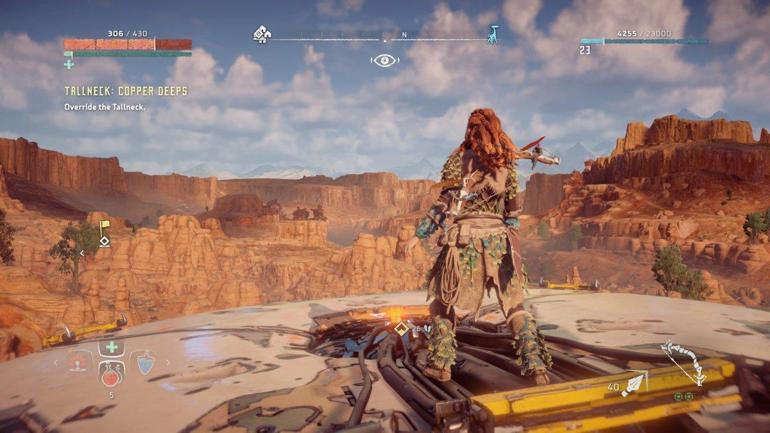Select the red trap item slot
This screenshot has height=433, width=770.
click(79, 362)
